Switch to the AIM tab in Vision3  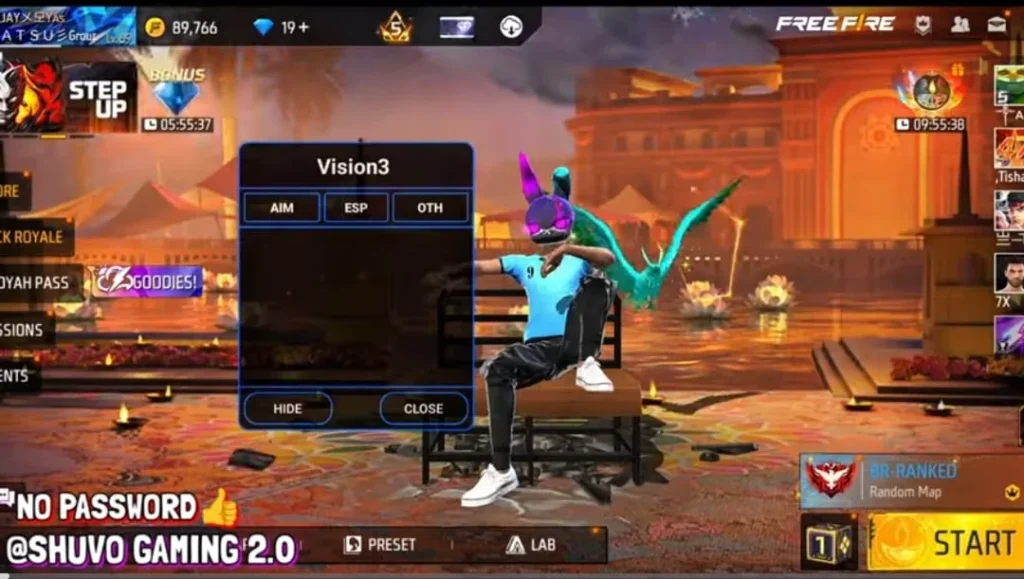(281, 208)
